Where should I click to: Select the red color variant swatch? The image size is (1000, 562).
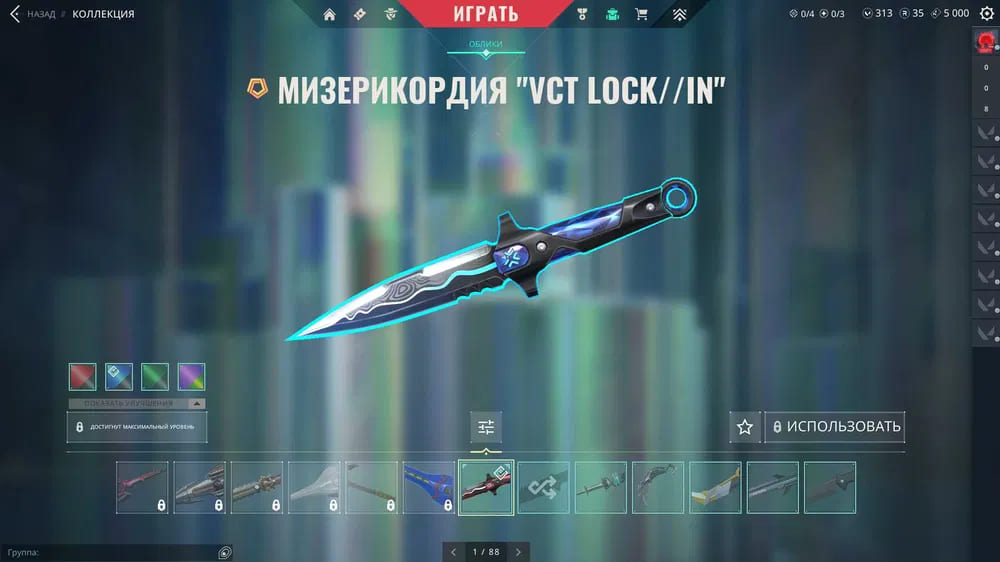pyautogui.click(x=83, y=377)
